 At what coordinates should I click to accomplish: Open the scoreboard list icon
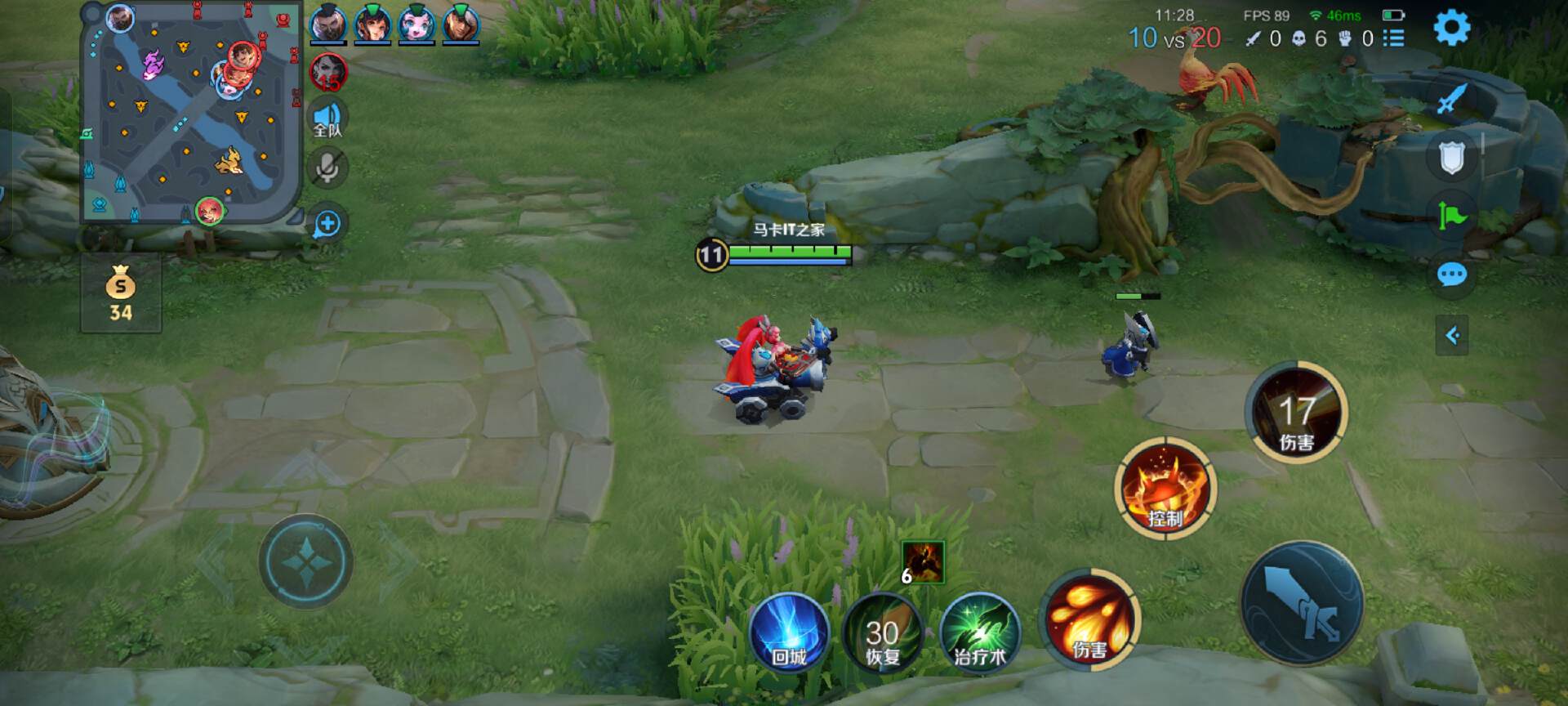(1394, 38)
